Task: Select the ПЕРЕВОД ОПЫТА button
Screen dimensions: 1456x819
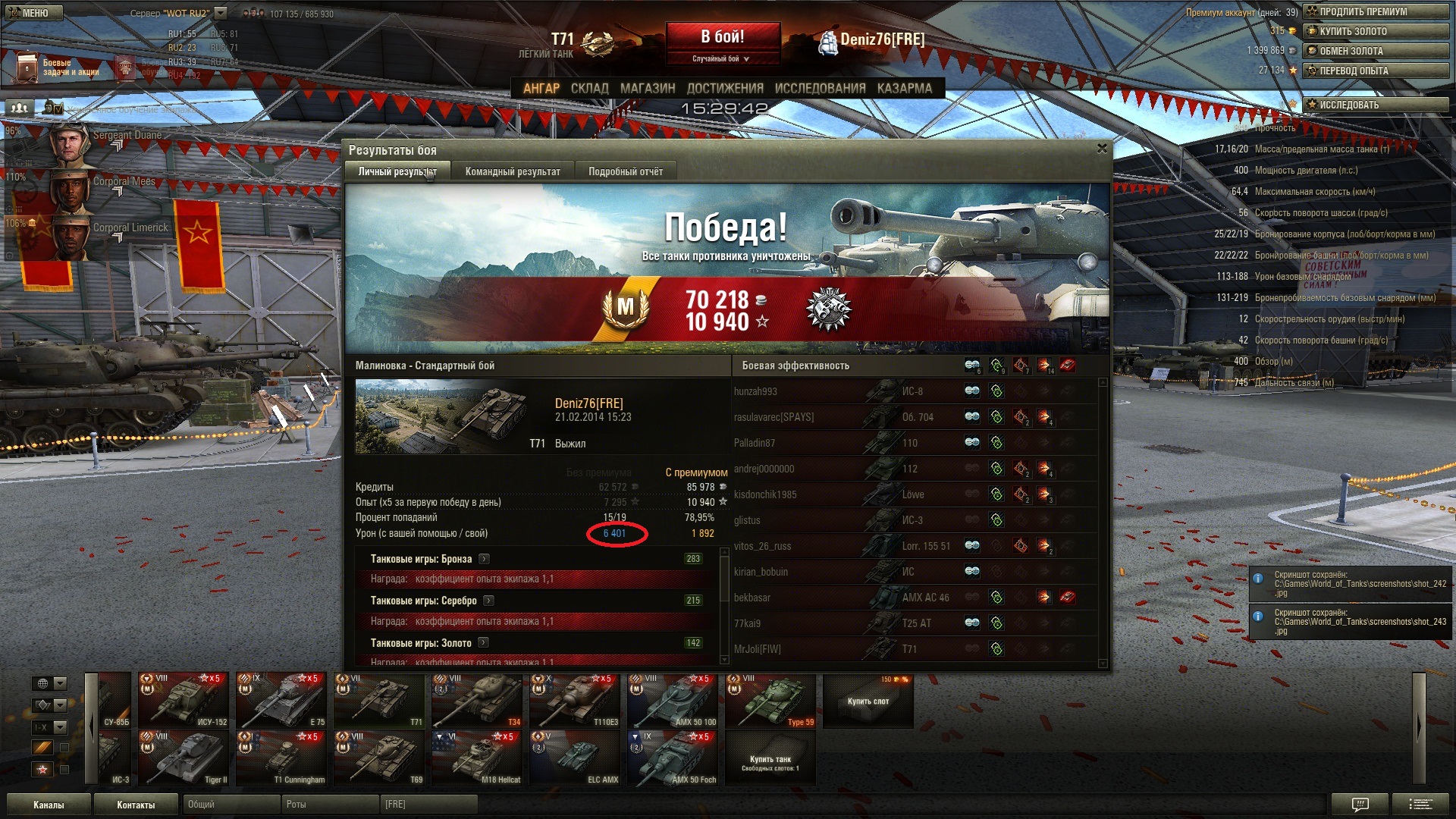Action: [x=1376, y=71]
